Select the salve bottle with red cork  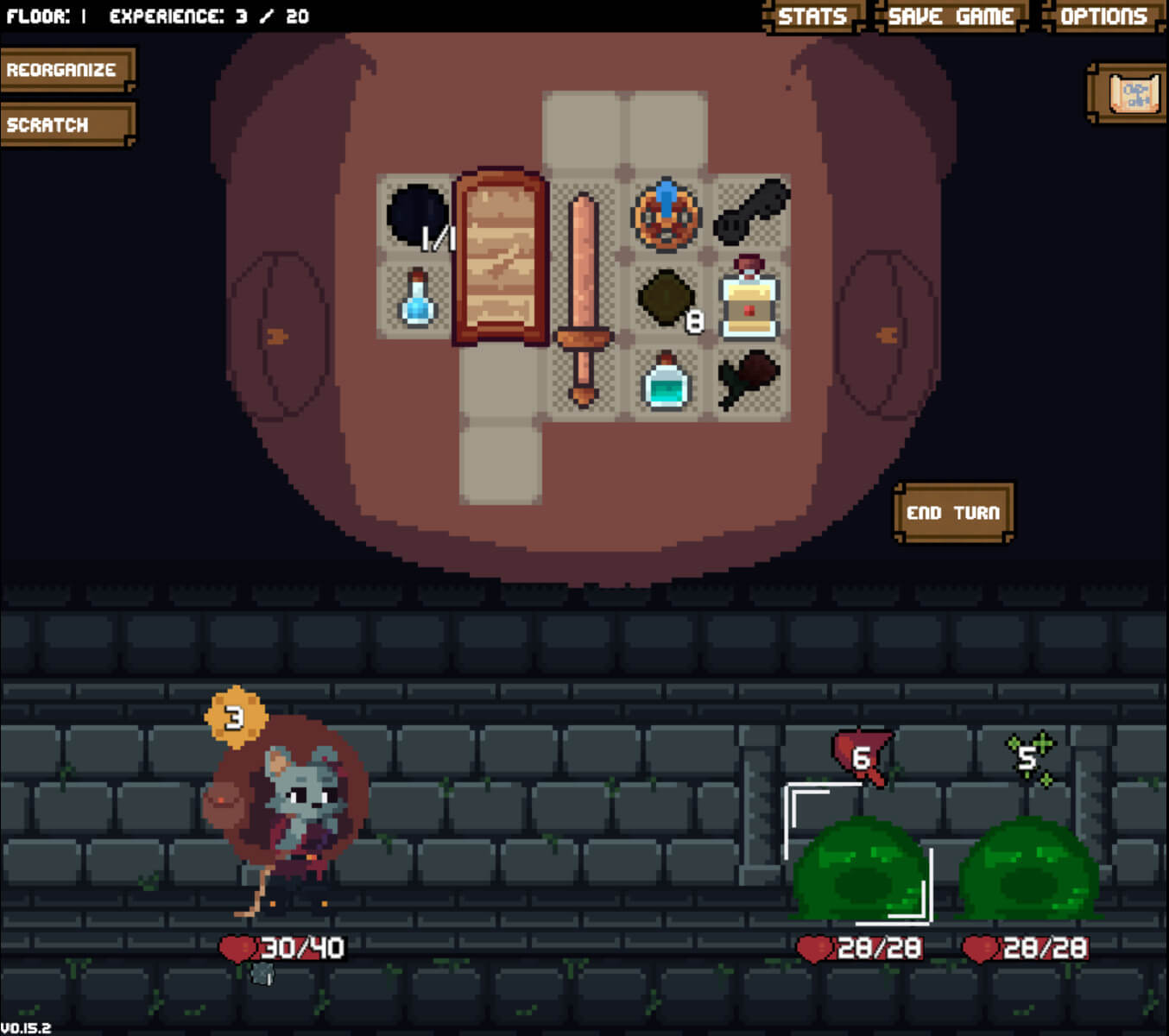(x=748, y=301)
